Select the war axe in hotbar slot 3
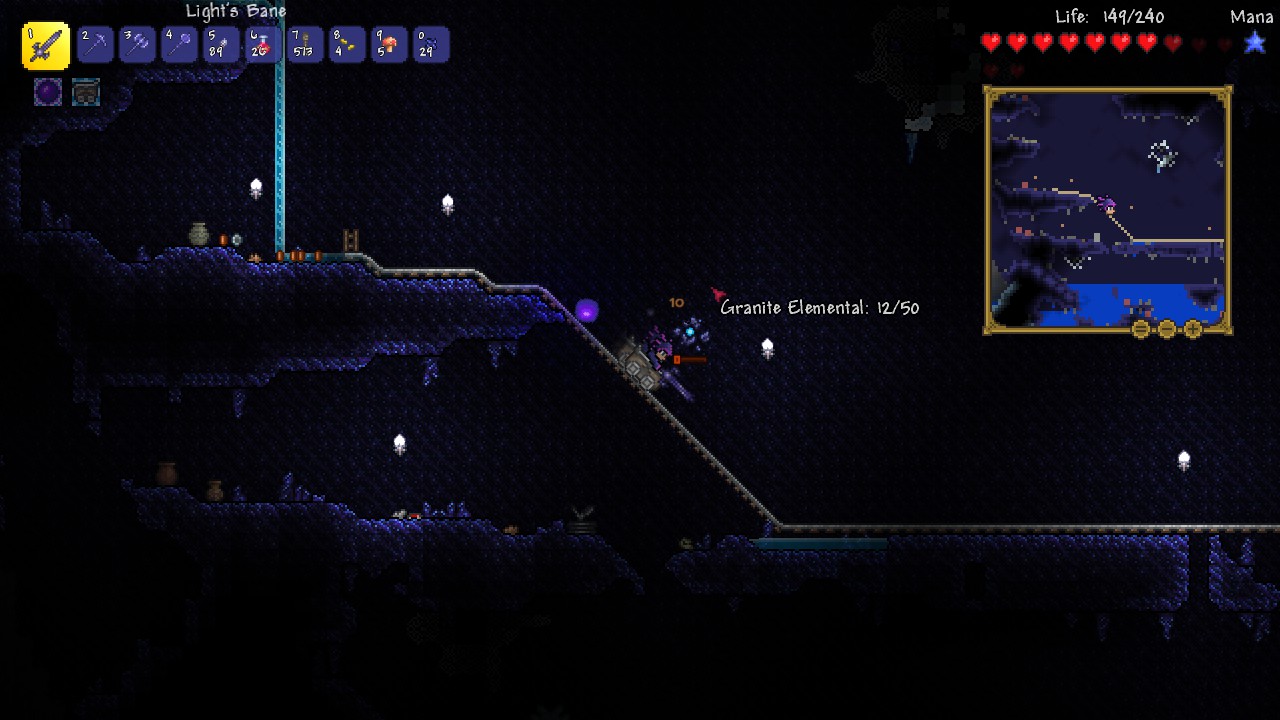 click(x=136, y=44)
